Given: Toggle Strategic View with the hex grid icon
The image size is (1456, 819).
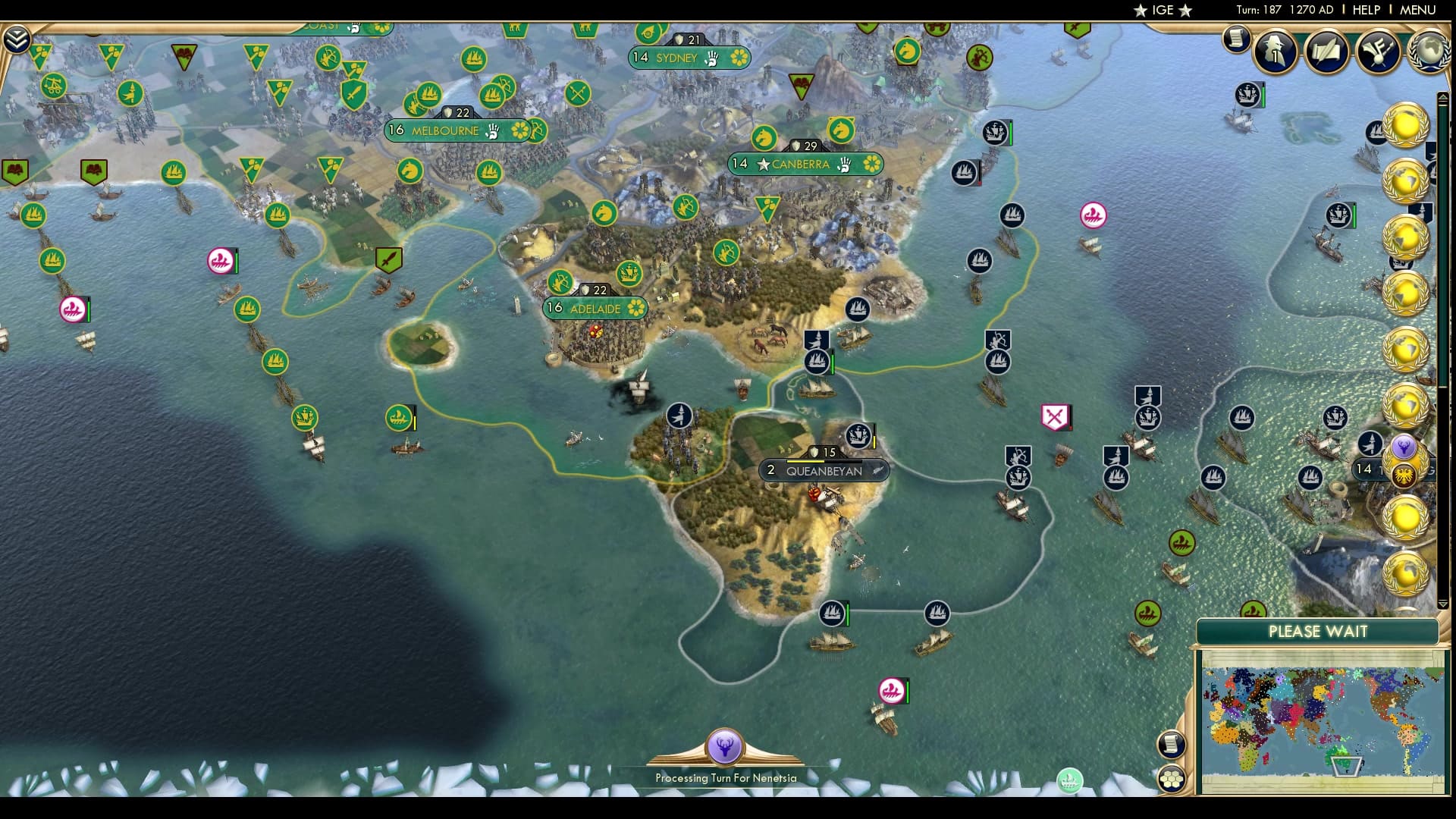Looking at the screenshot, I should (x=1172, y=779).
